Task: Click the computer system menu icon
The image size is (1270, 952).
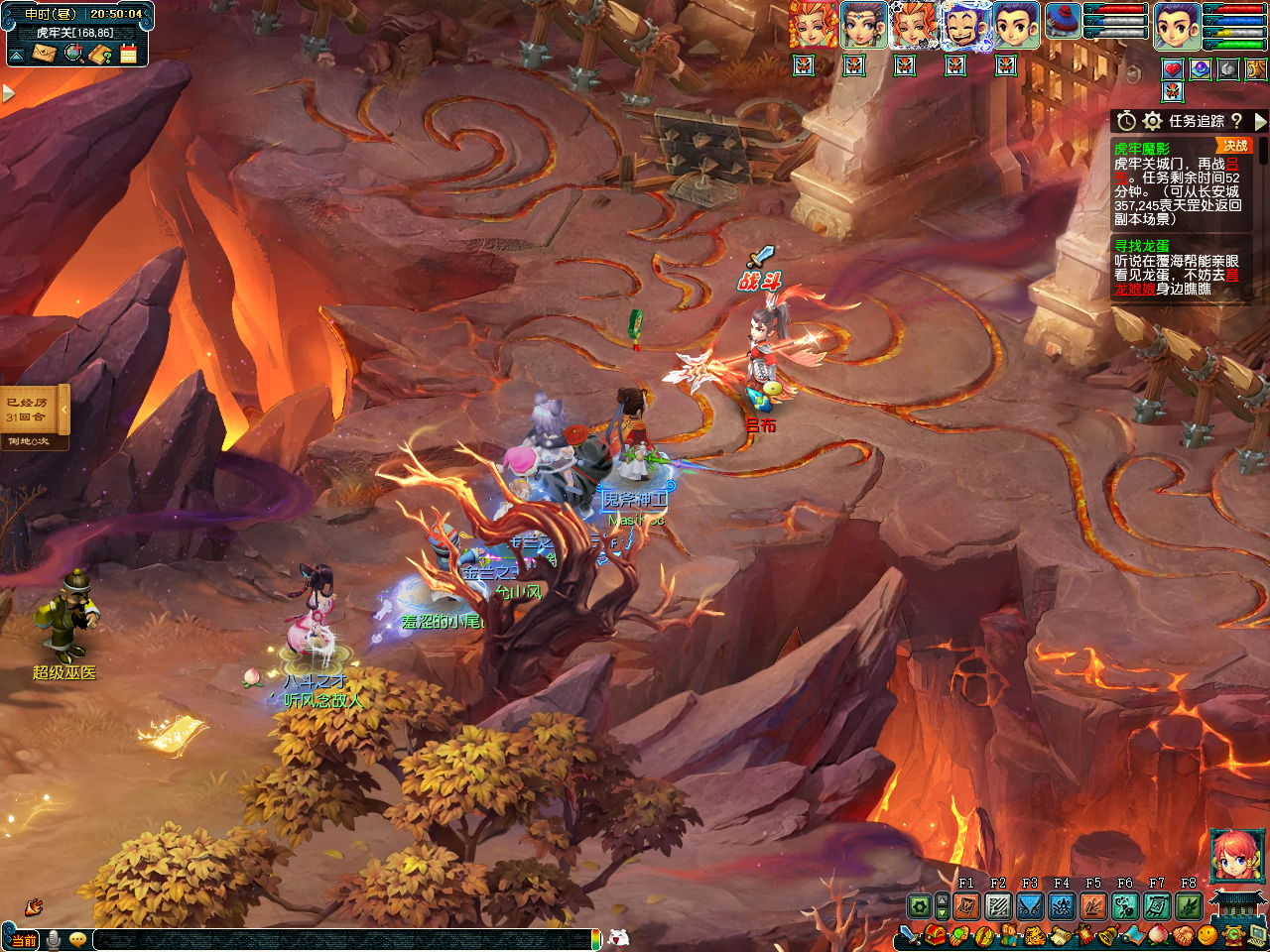Action: pyautogui.click(x=1257, y=935)
